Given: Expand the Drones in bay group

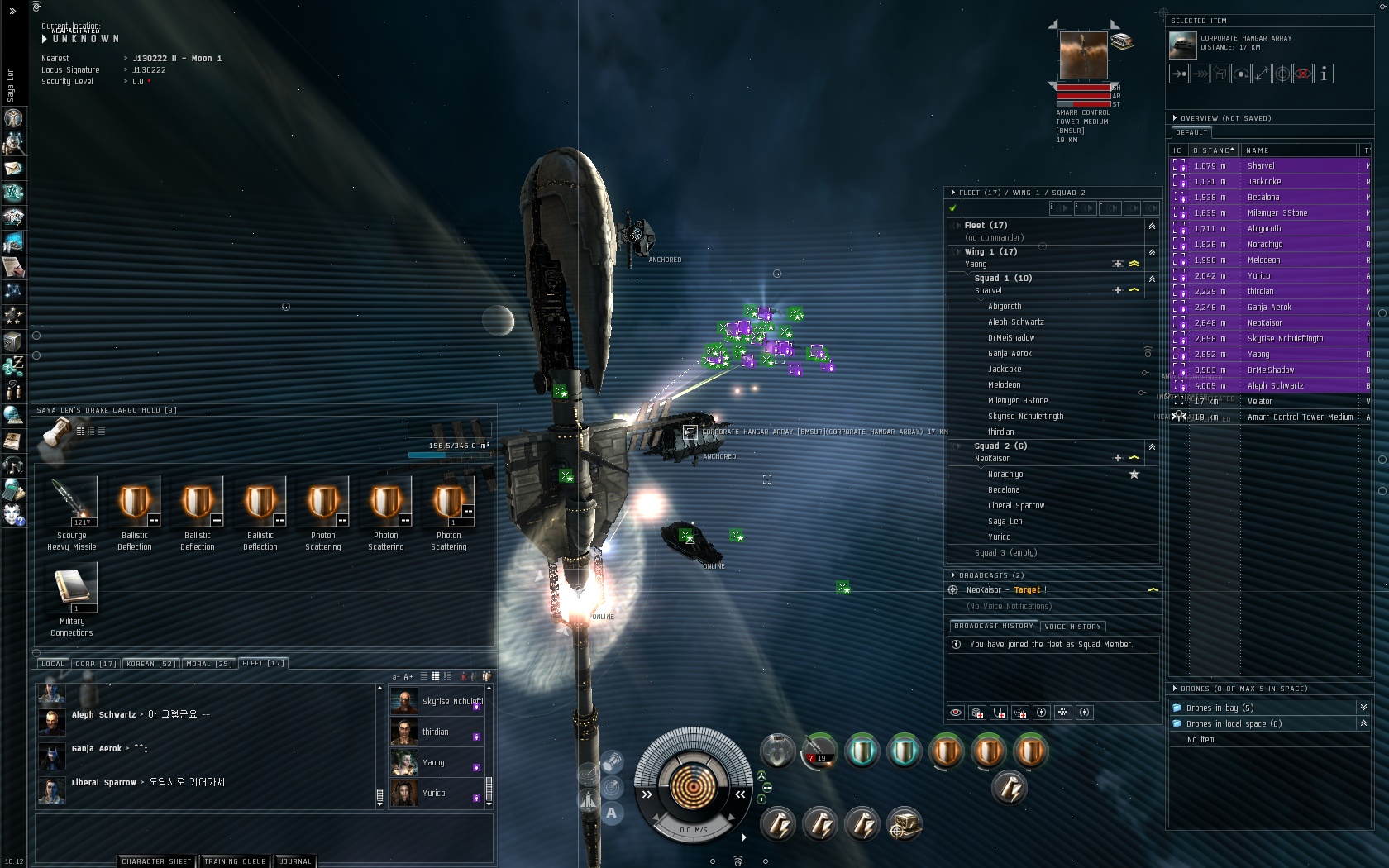Looking at the screenshot, I should coord(1363,708).
